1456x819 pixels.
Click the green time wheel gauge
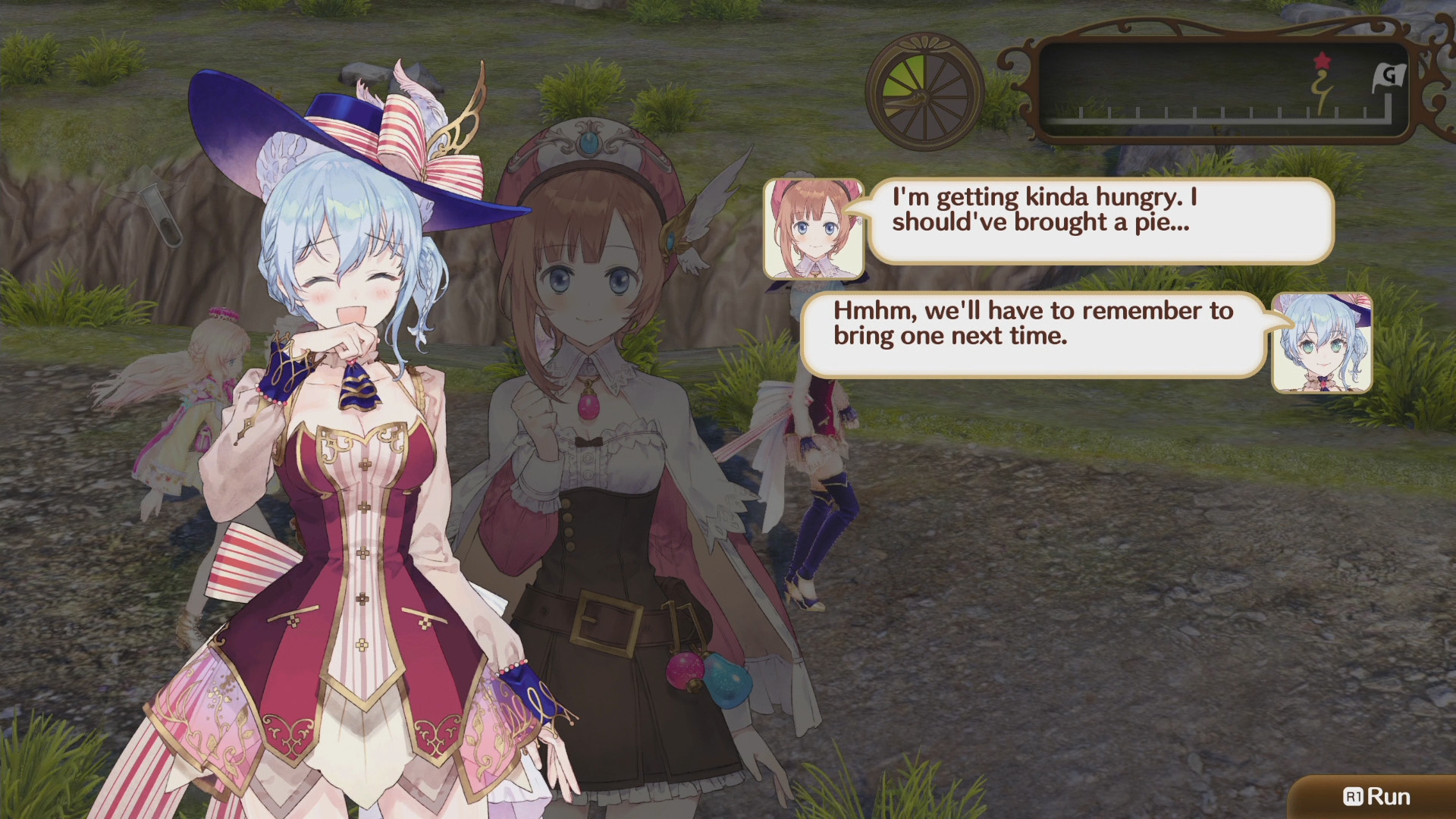click(924, 92)
